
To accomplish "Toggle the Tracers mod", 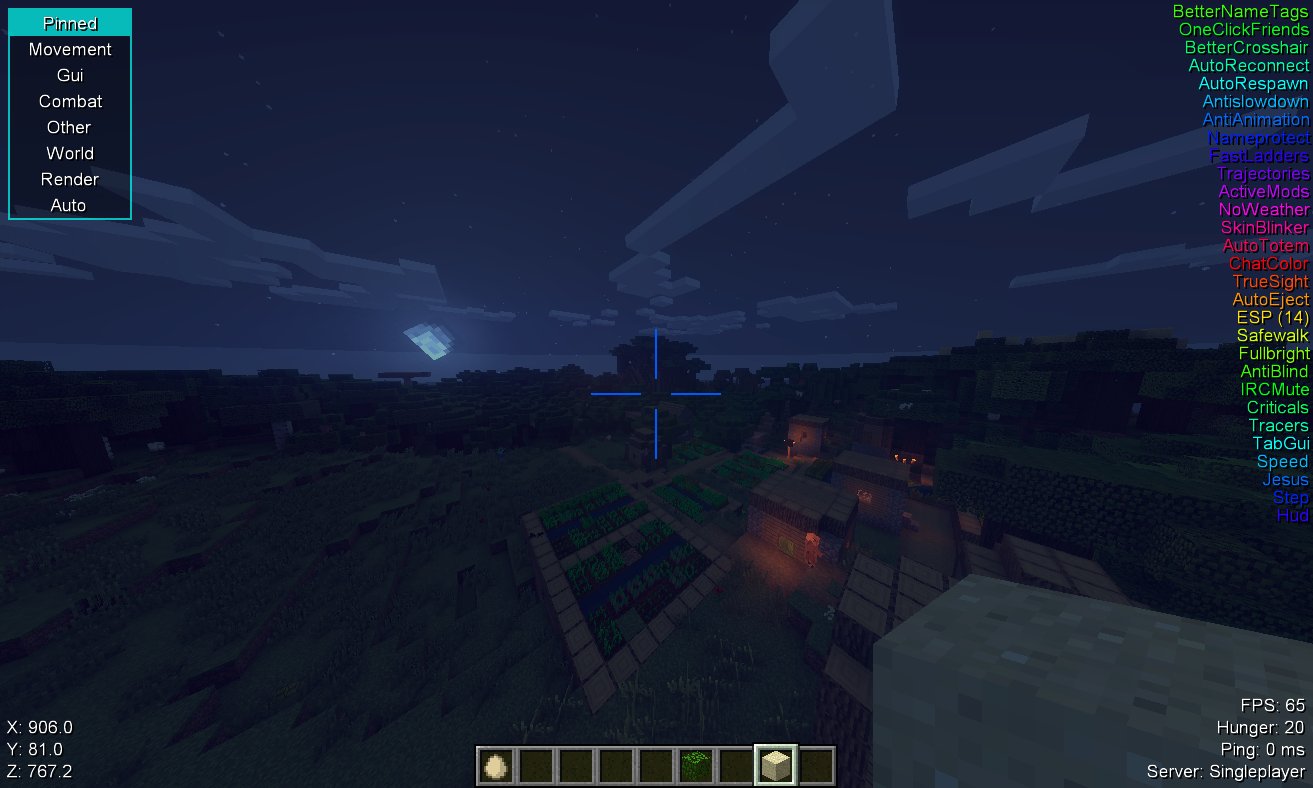I will 1277,425.
